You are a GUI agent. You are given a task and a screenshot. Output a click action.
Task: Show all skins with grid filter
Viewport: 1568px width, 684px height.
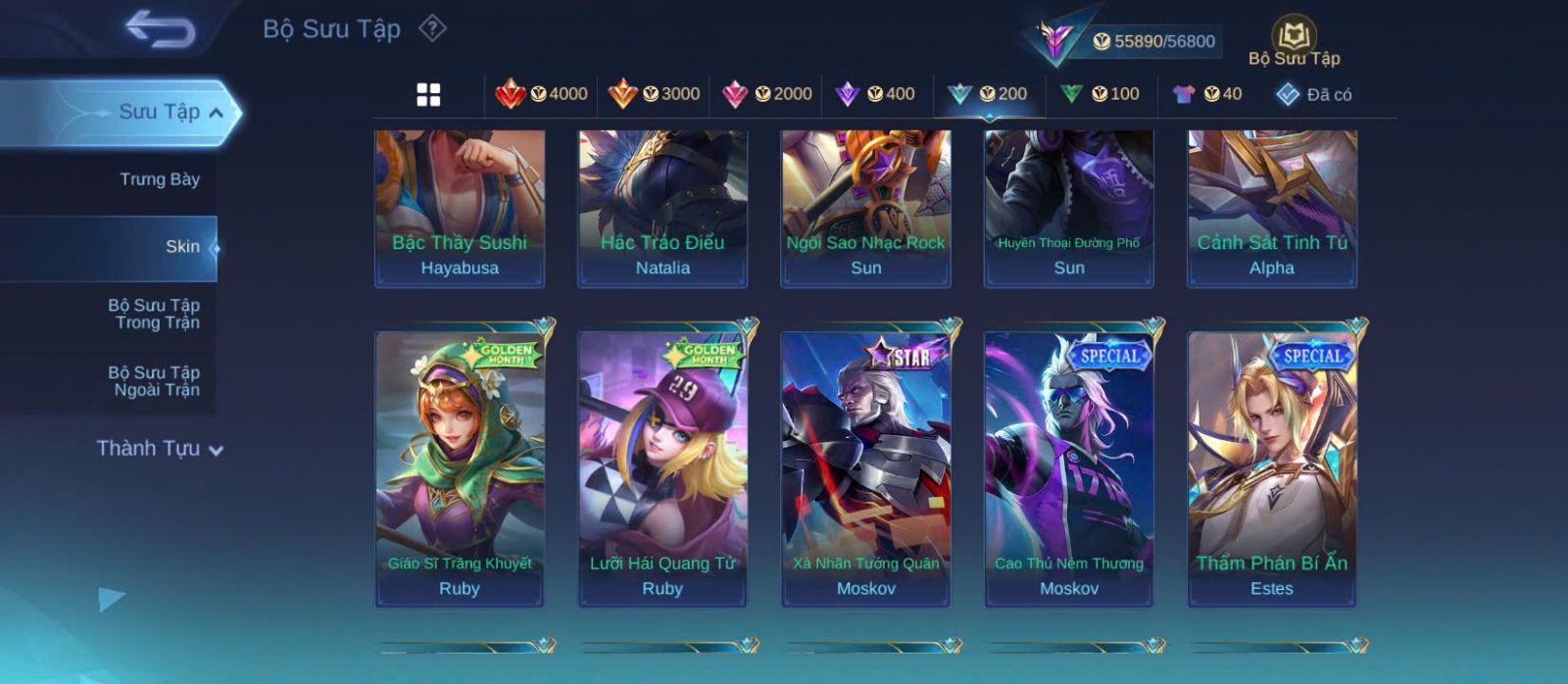point(428,95)
